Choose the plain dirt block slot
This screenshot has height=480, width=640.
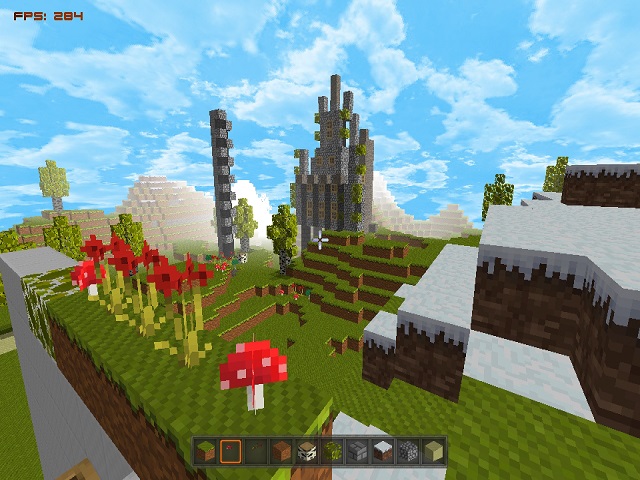[x=281, y=451]
